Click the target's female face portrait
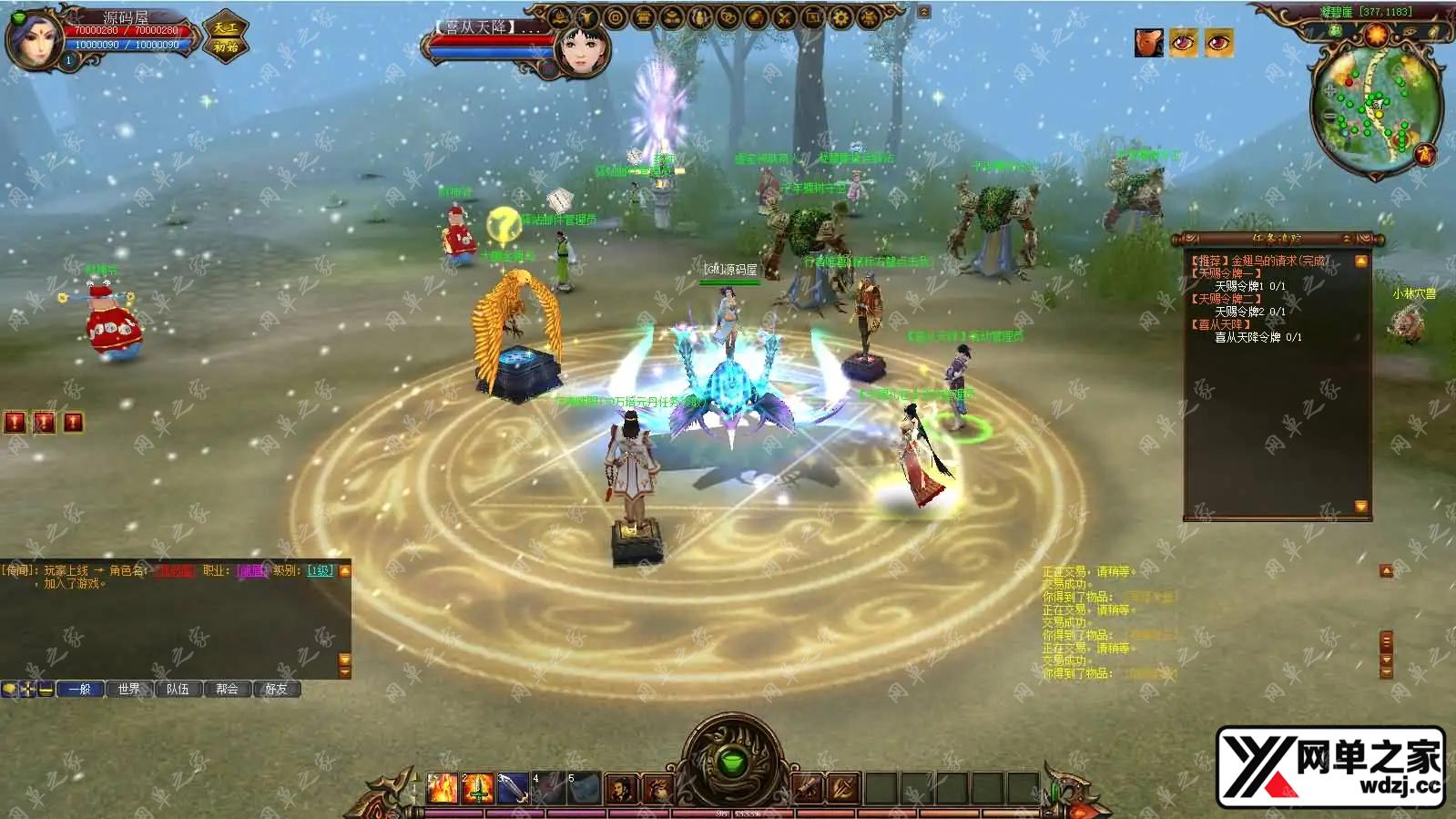This screenshot has height=819, width=1456. pyautogui.click(x=581, y=47)
